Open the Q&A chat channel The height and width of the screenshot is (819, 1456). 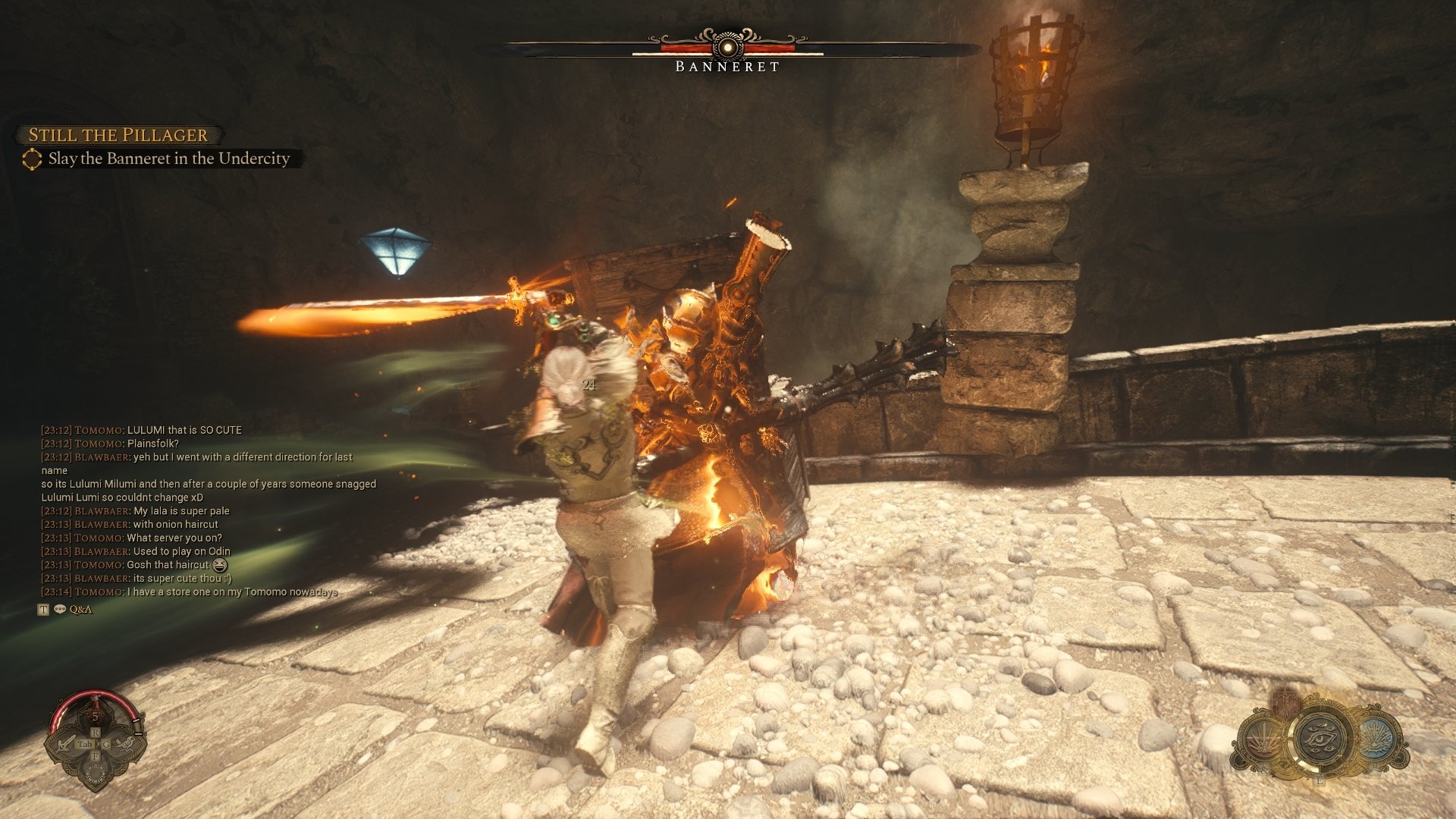[80, 610]
